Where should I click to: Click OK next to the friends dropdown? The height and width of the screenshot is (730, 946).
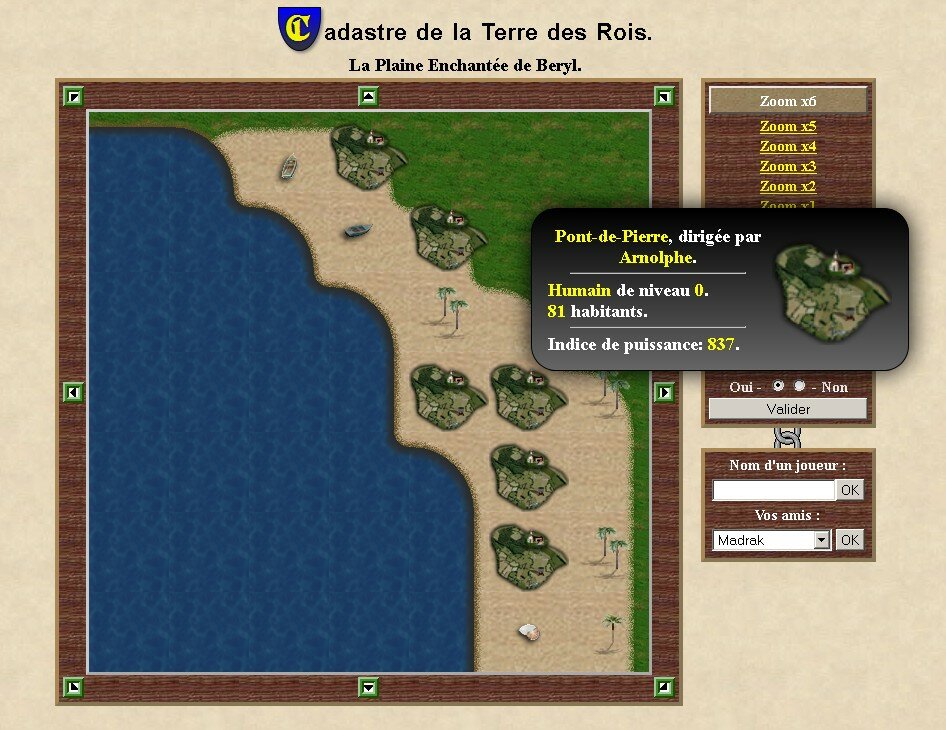point(849,540)
